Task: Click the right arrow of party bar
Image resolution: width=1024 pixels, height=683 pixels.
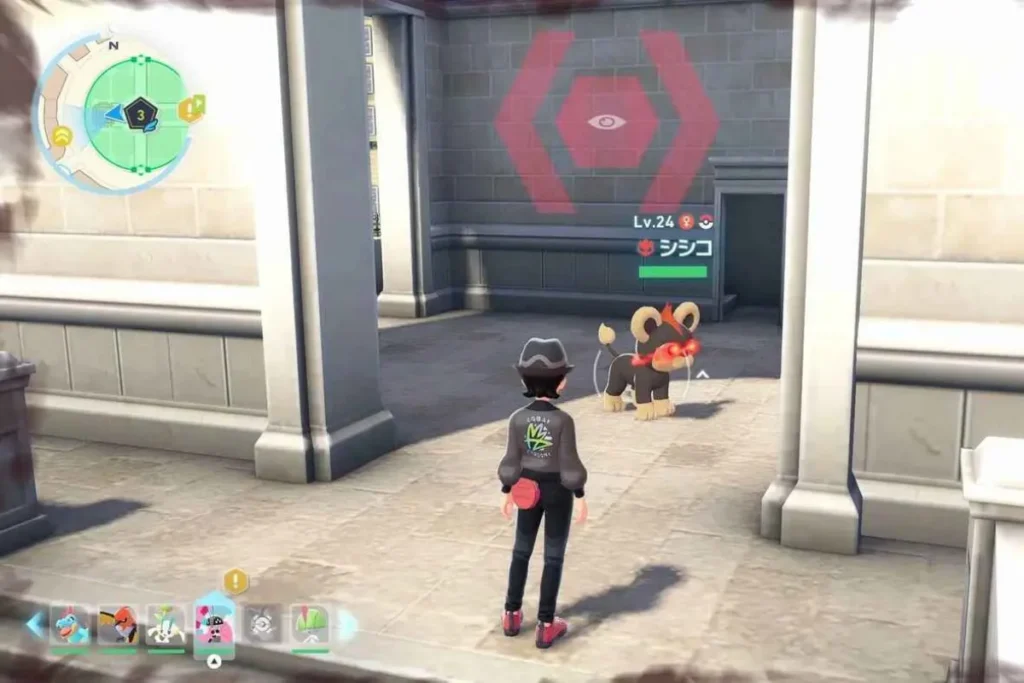Action: point(348,625)
